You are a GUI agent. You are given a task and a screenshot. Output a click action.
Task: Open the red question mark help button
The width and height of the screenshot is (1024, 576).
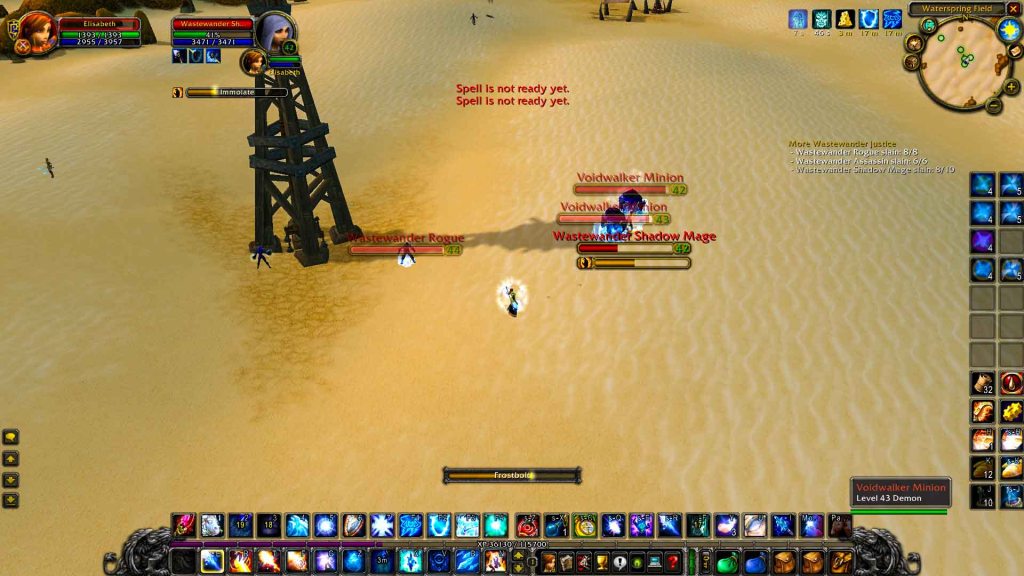tap(673, 561)
